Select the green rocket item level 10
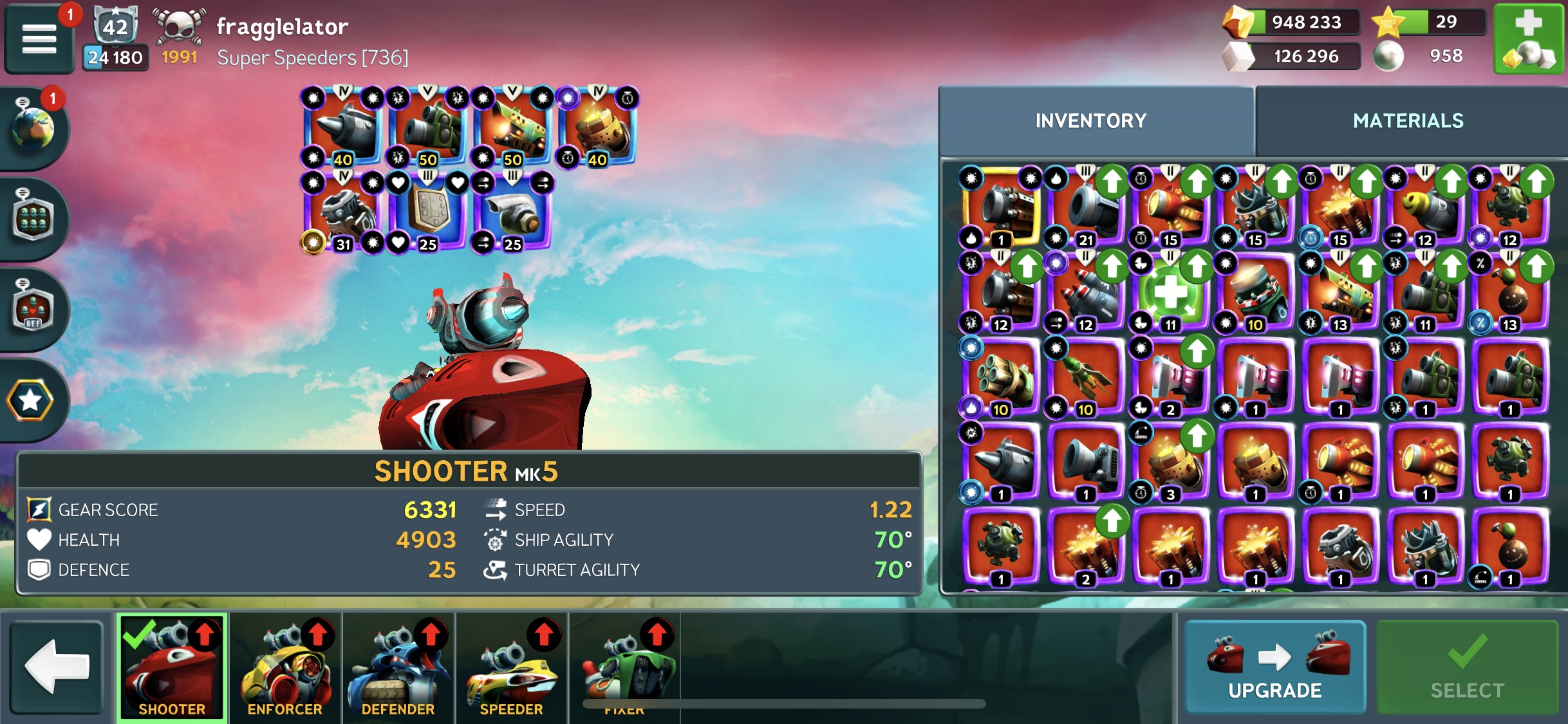This screenshot has width=1568, height=724. (x=1085, y=376)
